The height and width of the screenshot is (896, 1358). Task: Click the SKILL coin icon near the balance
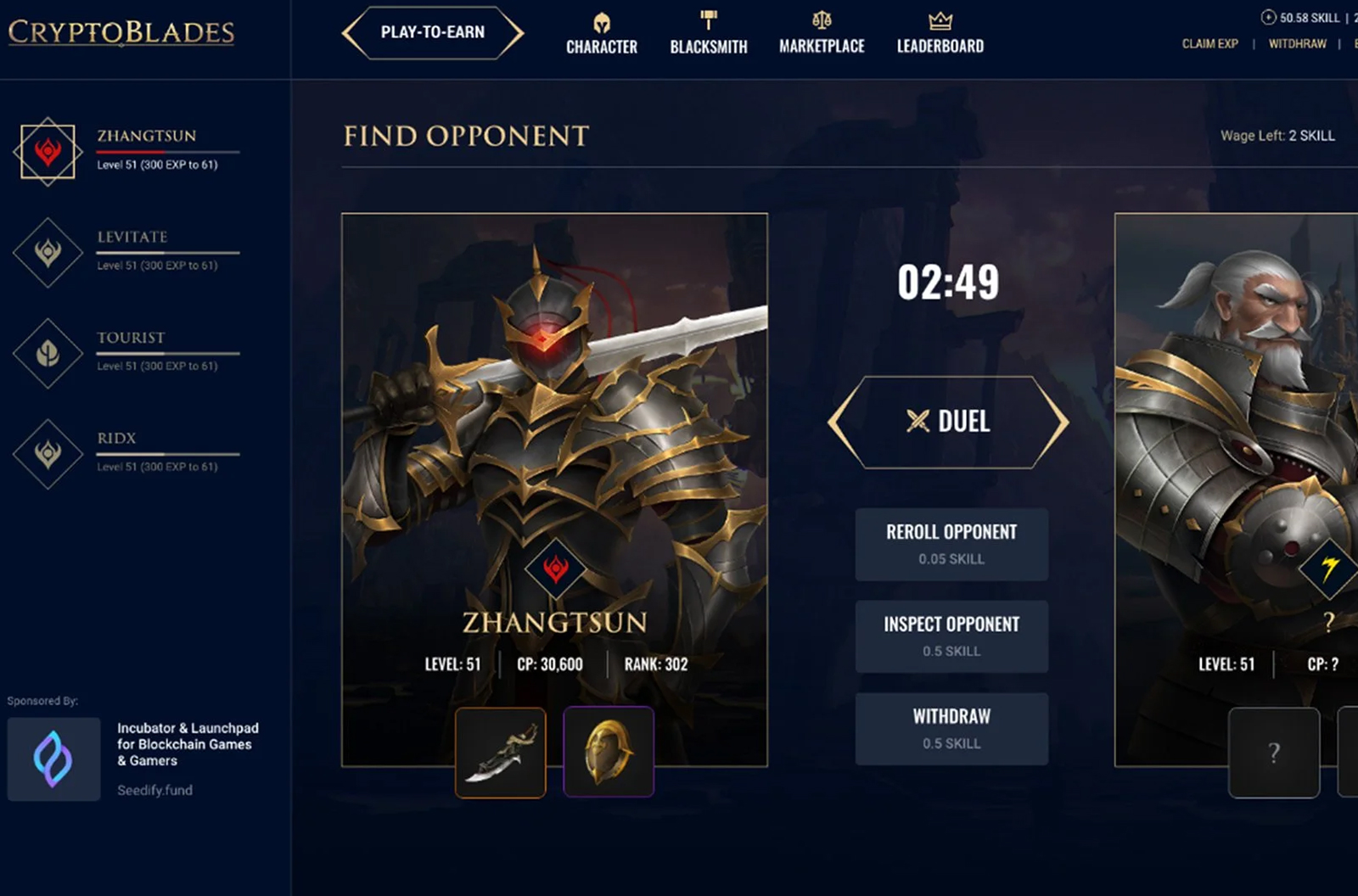tap(1267, 15)
